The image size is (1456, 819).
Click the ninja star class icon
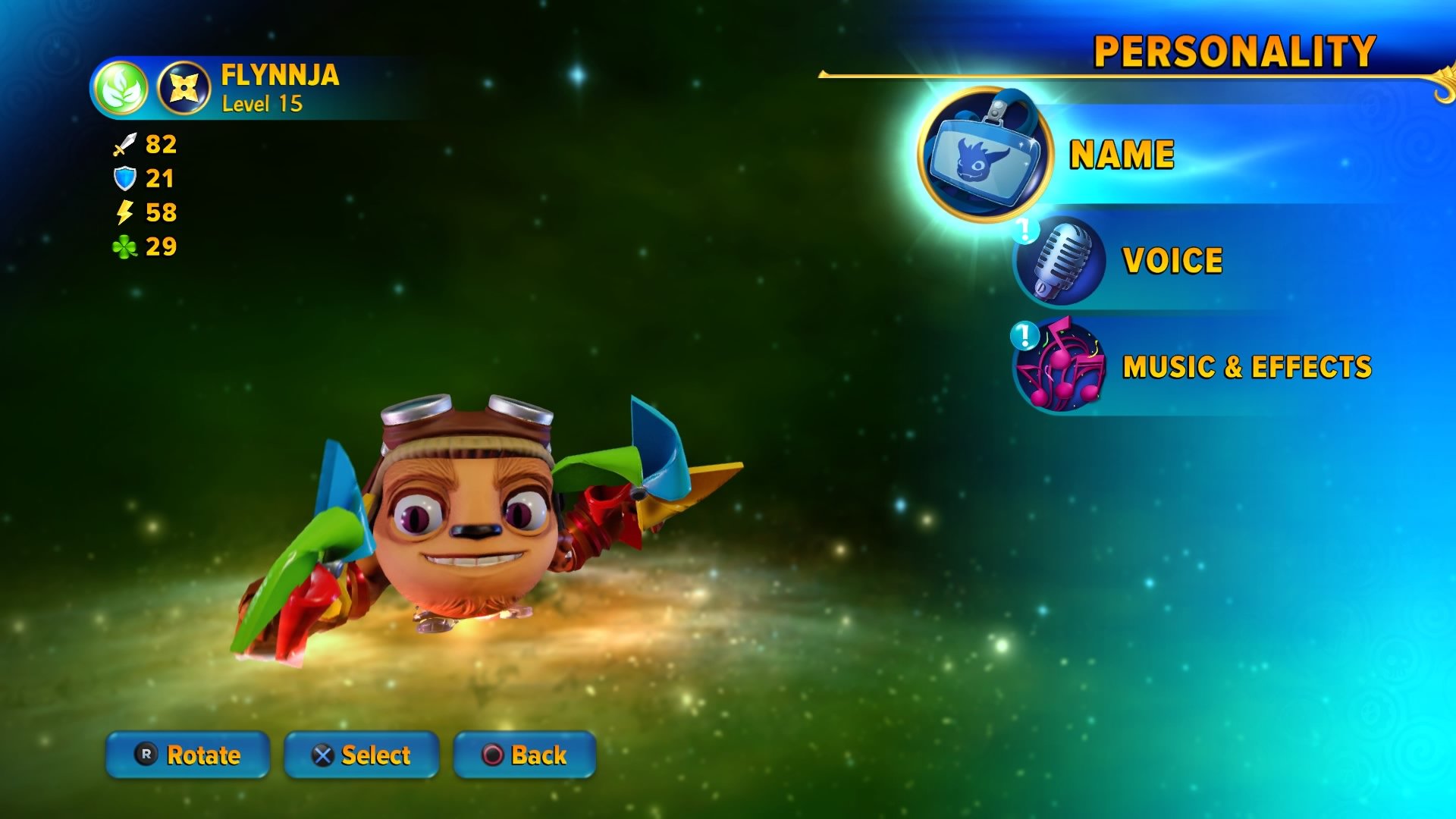click(x=184, y=89)
